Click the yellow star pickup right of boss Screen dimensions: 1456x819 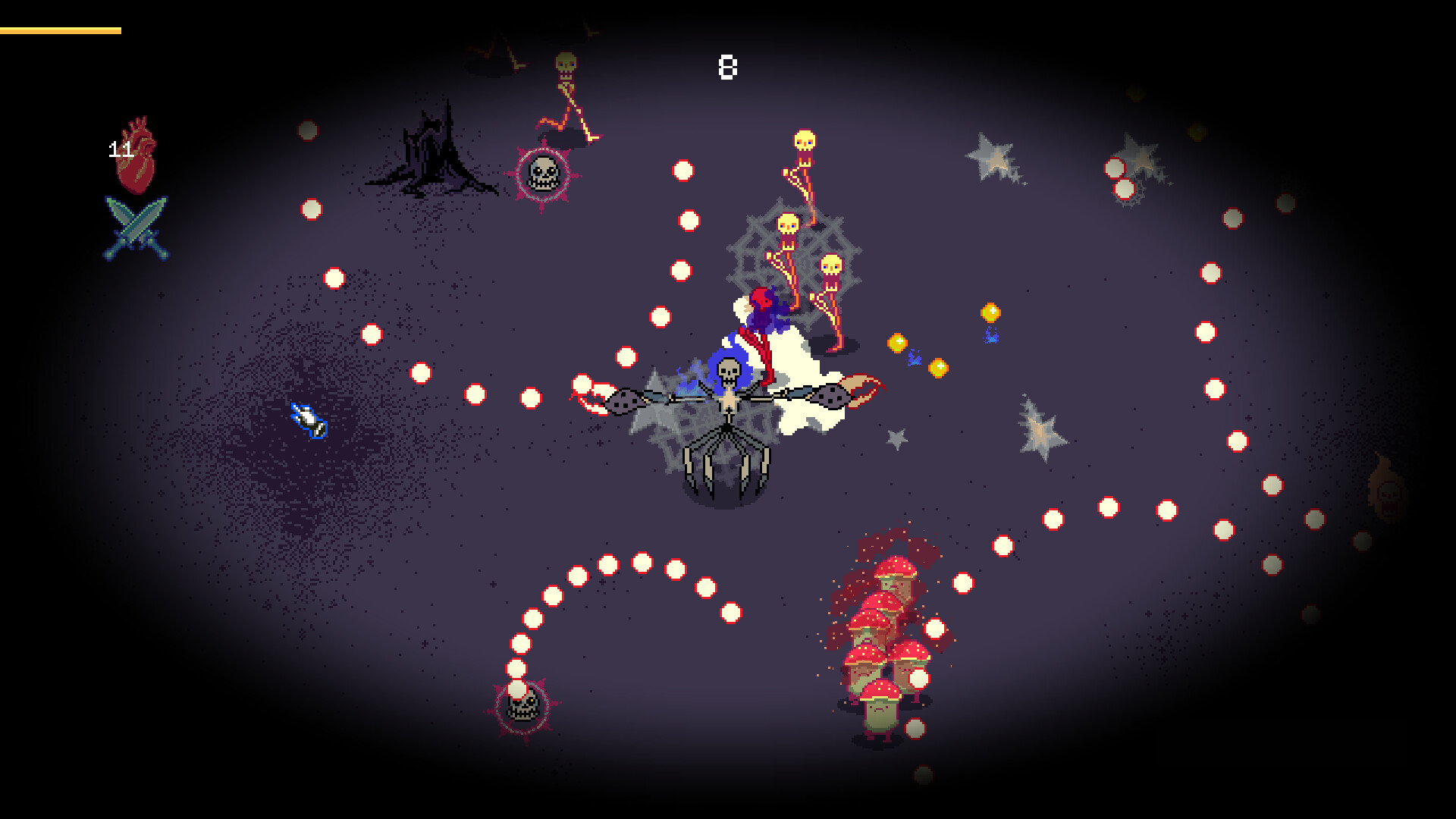991,313
